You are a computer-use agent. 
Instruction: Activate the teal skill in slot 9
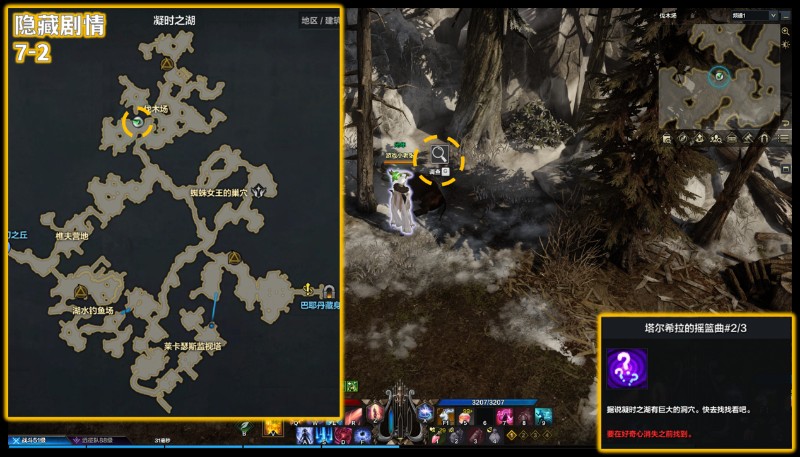[542, 417]
